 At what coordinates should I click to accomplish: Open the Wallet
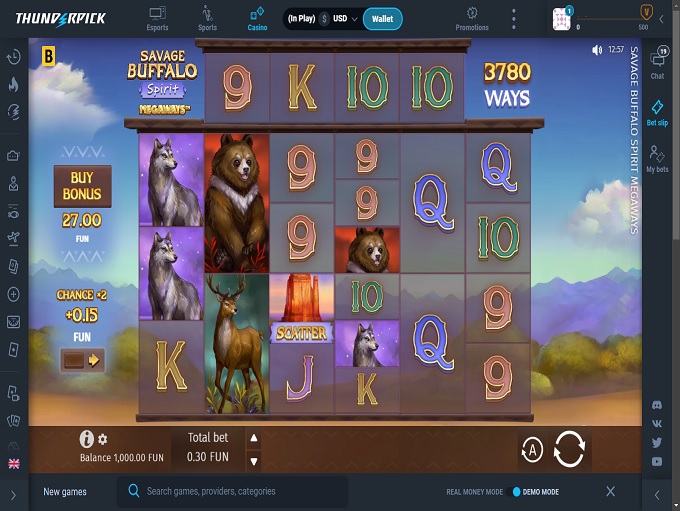(x=382, y=18)
